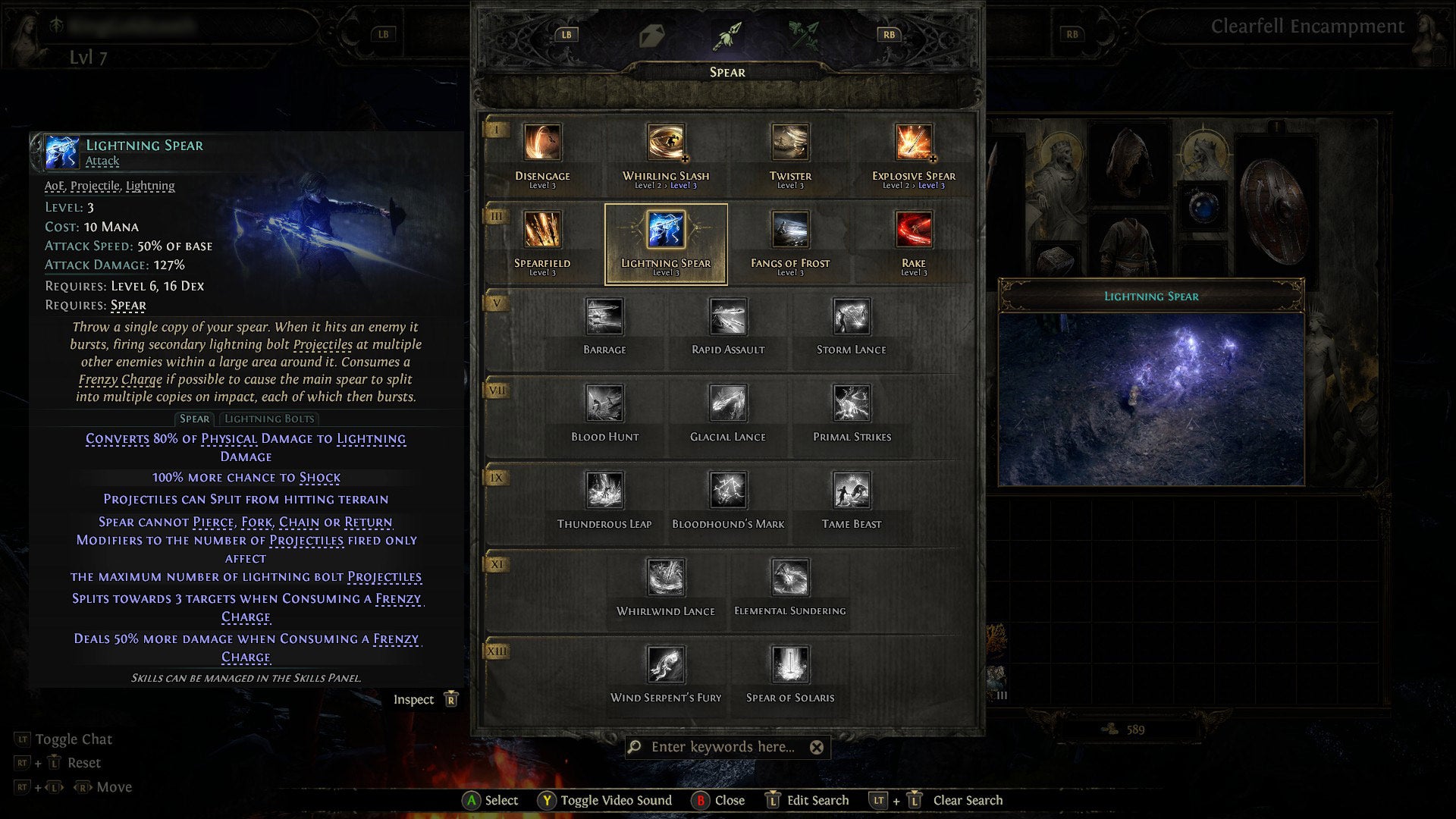Select the Fangs of Frost icon

tap(789, 230)
